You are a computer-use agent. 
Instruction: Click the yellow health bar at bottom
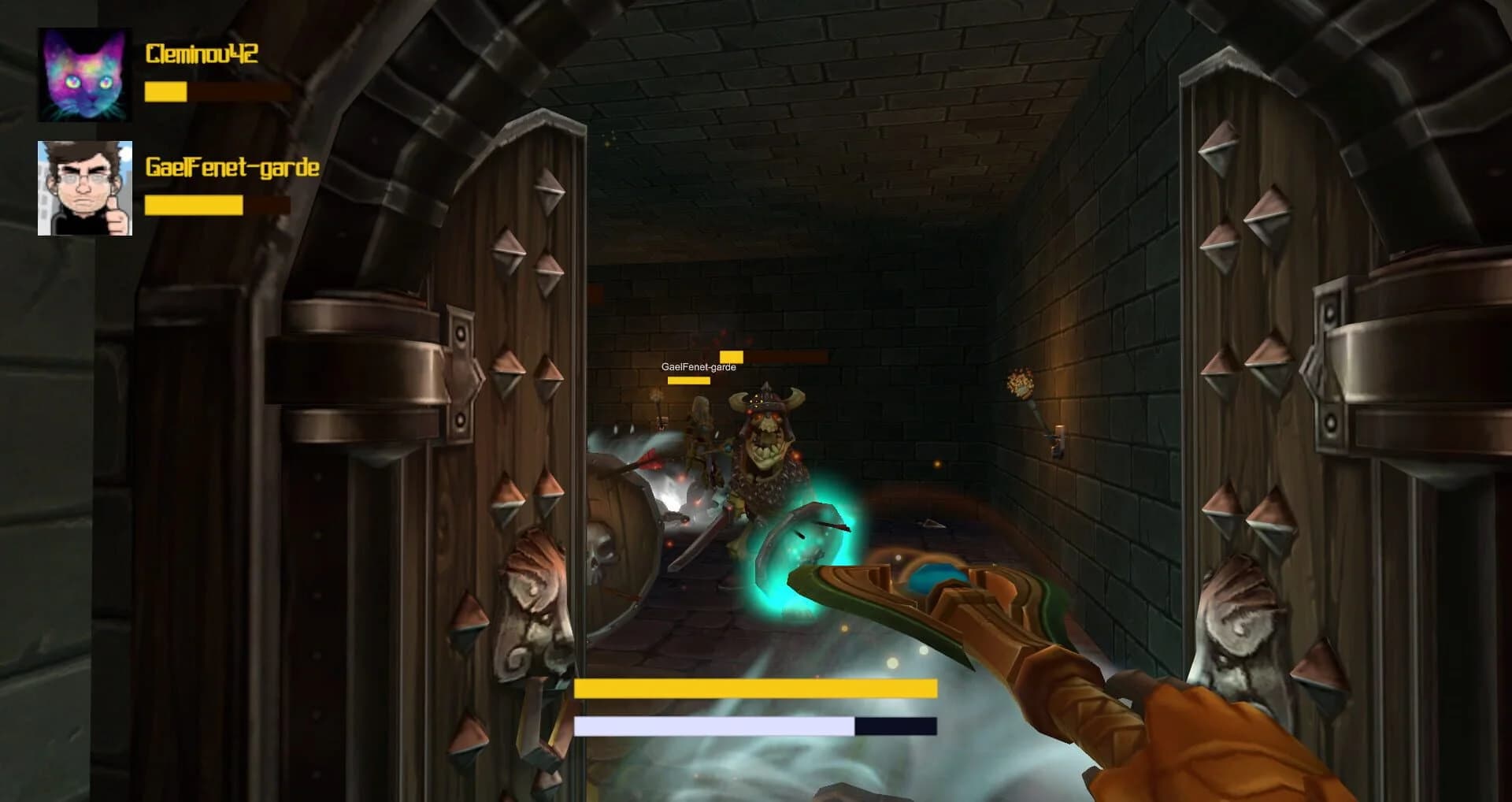[x=756, y=688]
